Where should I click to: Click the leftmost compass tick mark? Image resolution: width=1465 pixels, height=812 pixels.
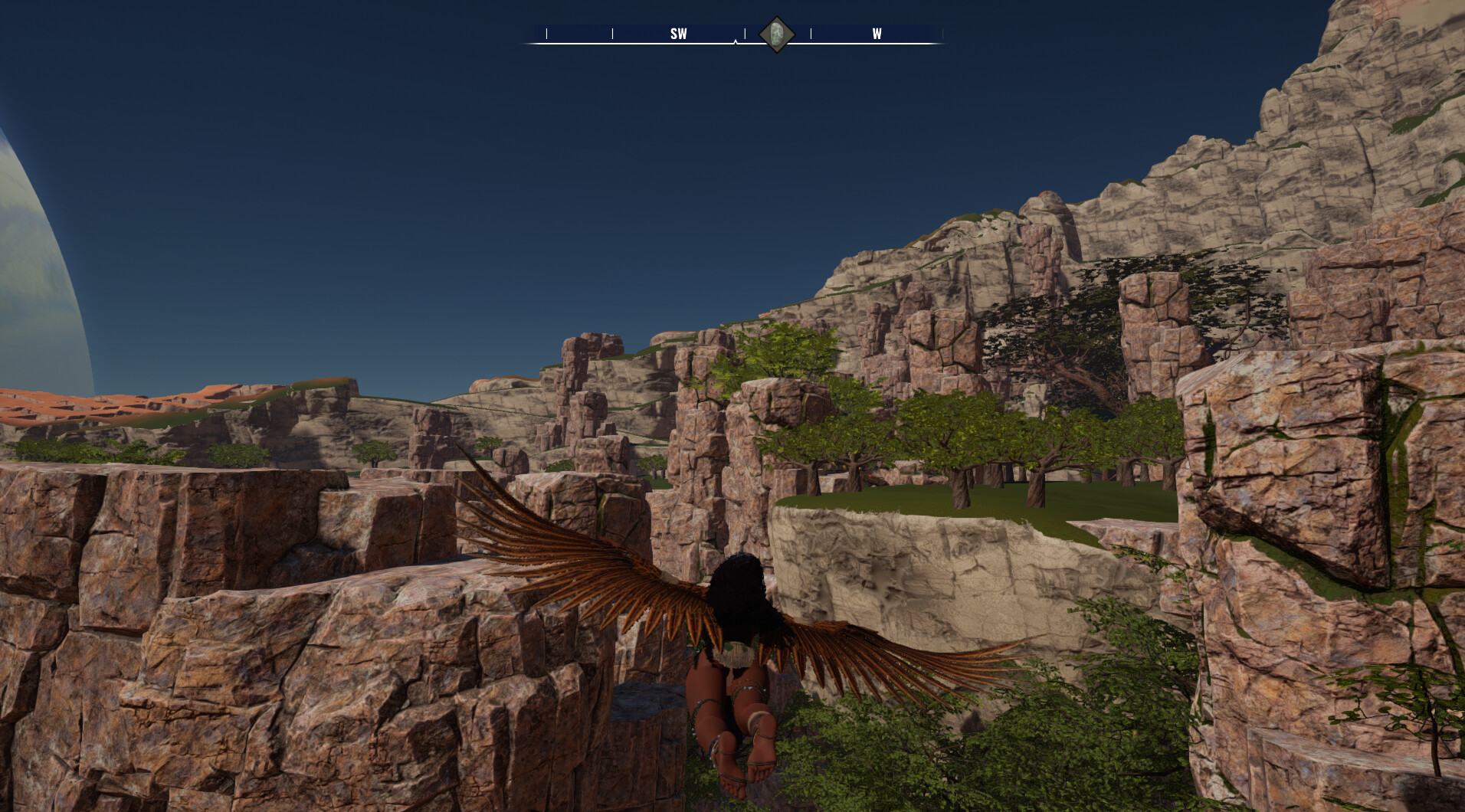pos(547,33)
